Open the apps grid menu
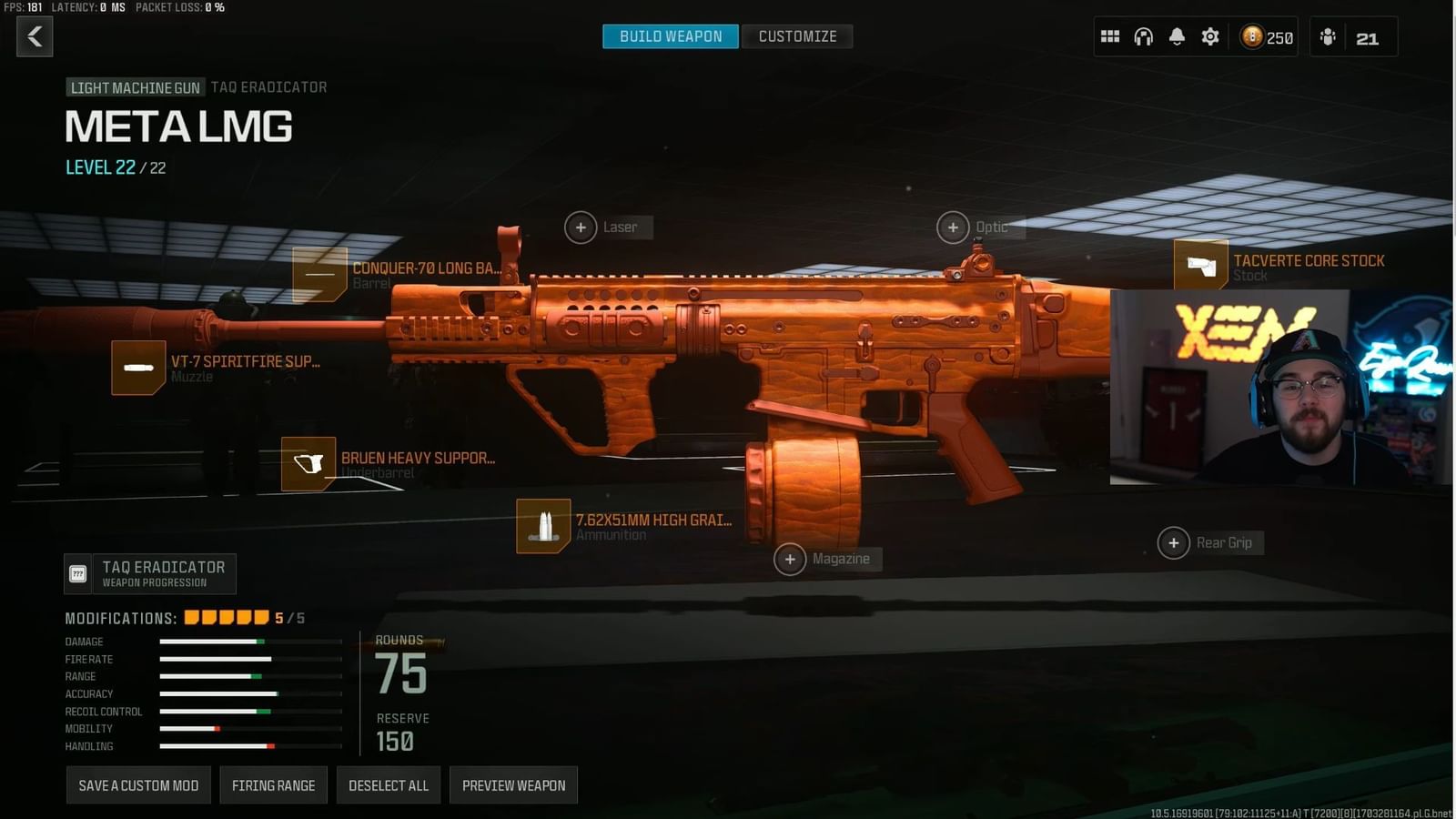The height and width of the screenshot is (819, 1456). [1109, 36]
